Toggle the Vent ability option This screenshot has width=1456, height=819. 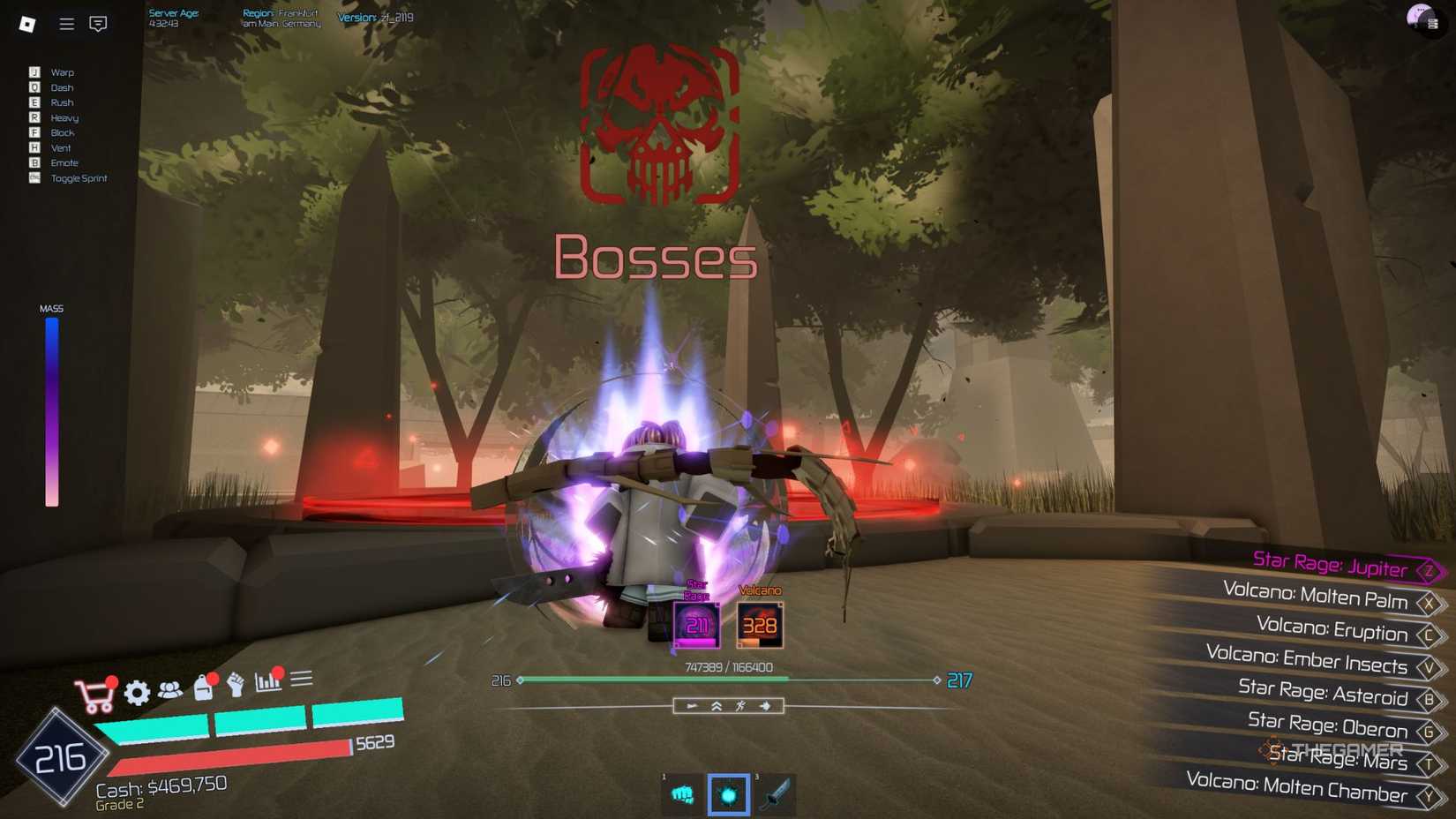click(59, 147)
